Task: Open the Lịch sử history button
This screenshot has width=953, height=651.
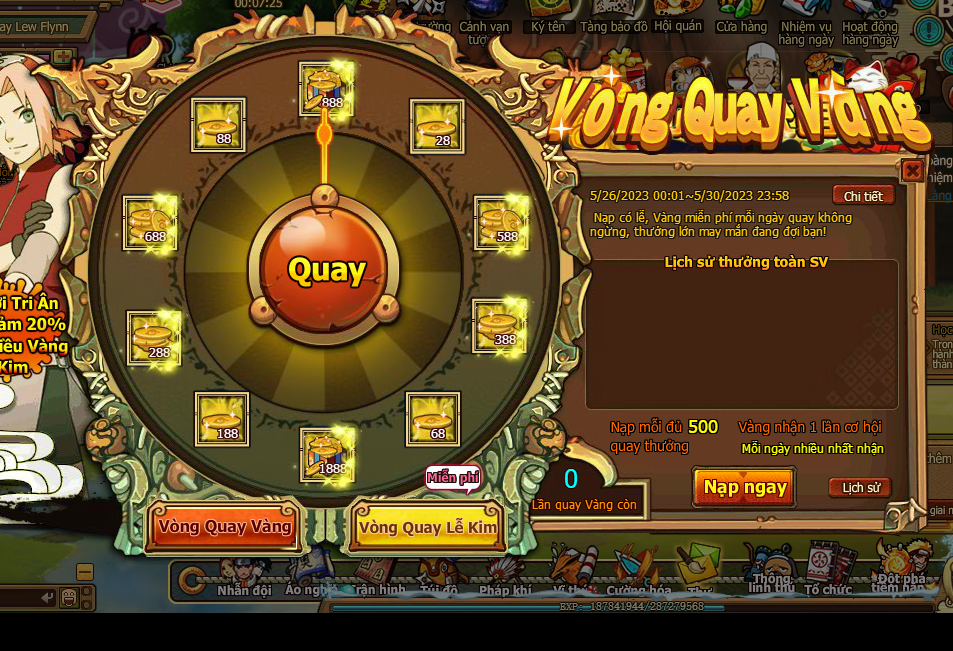Action: point(860,488)
